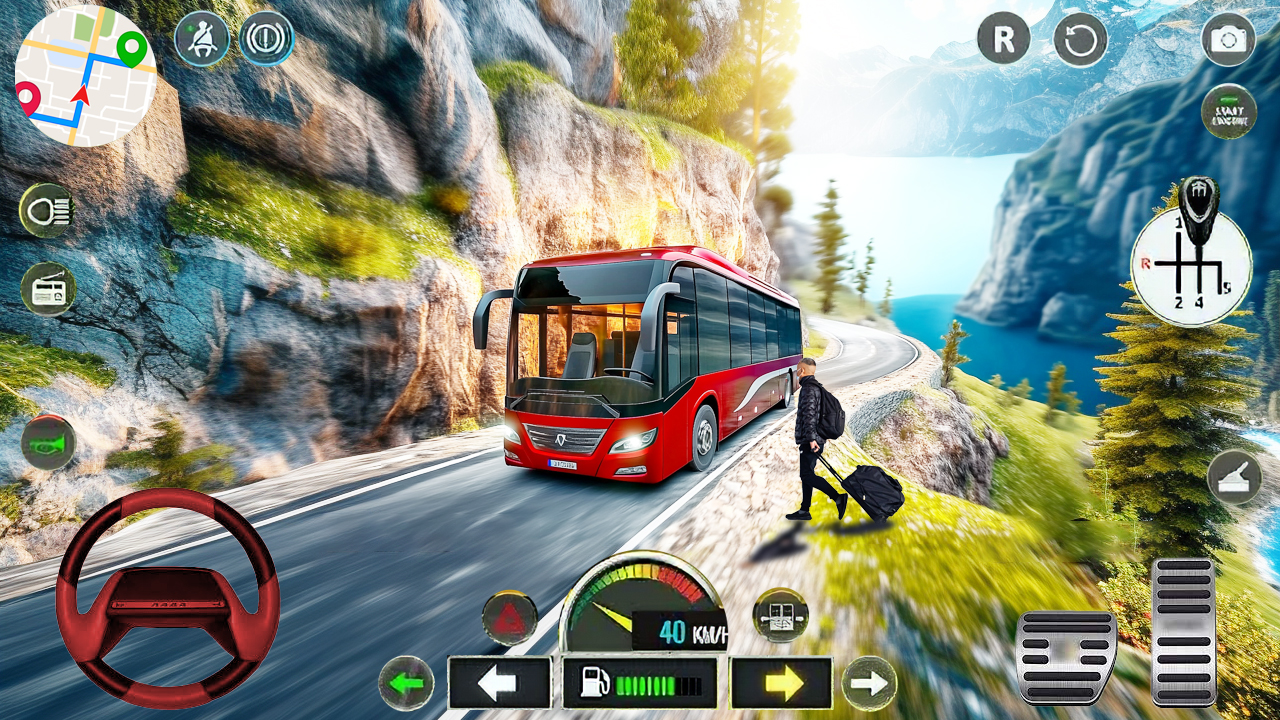1280x720 pixels.
Task: Activate the red hazard triangle lights
Action: pyautogui.click(x=510, y=617)
